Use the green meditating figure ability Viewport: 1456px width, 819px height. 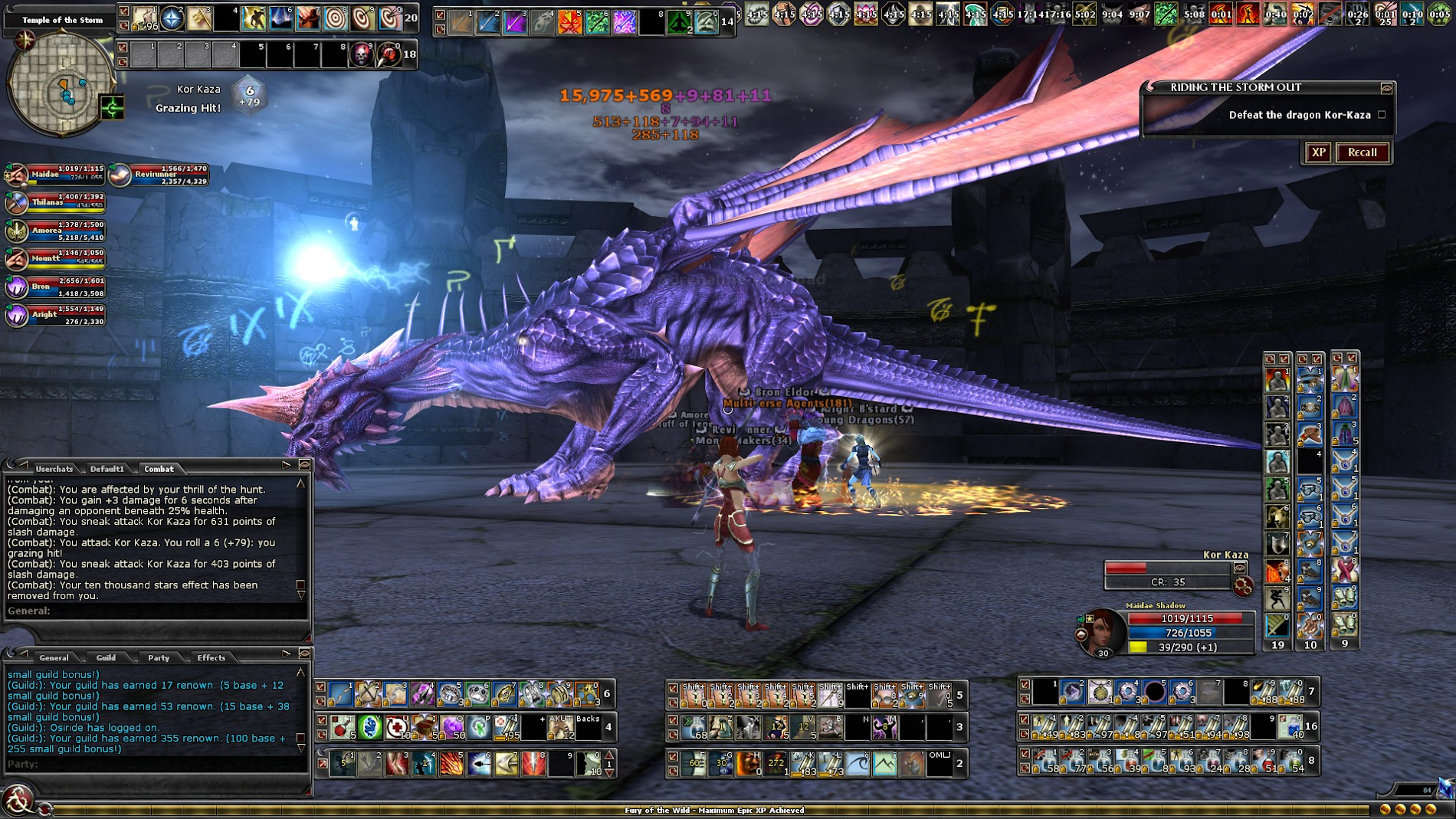677,22
